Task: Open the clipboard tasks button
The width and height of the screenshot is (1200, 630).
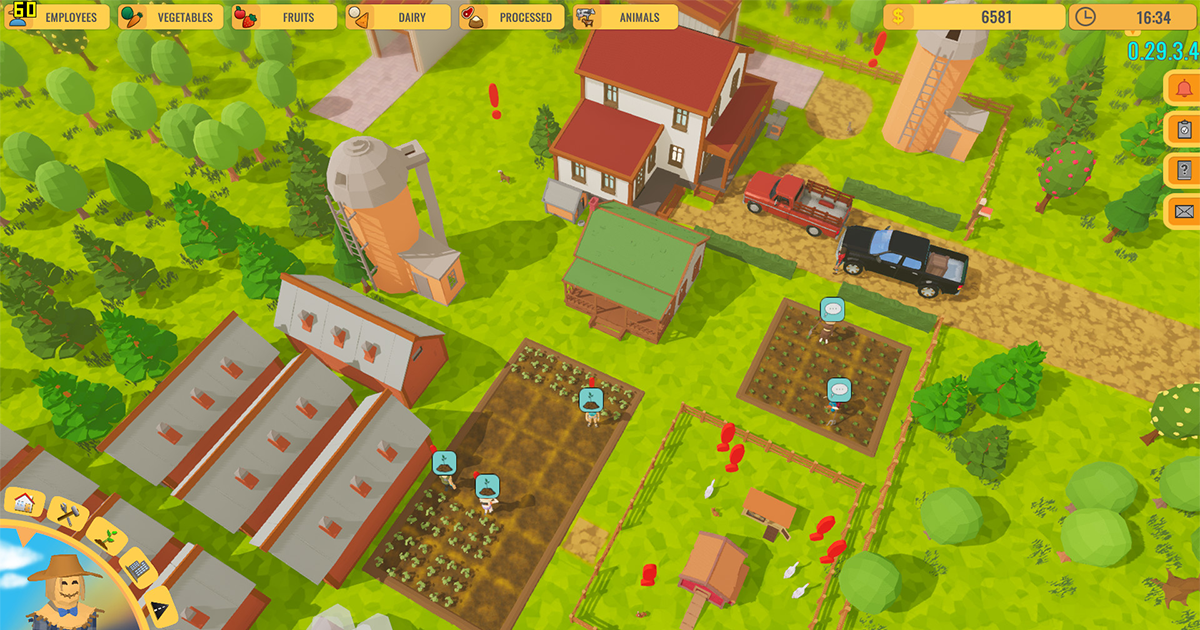Action: [1184, 128]
